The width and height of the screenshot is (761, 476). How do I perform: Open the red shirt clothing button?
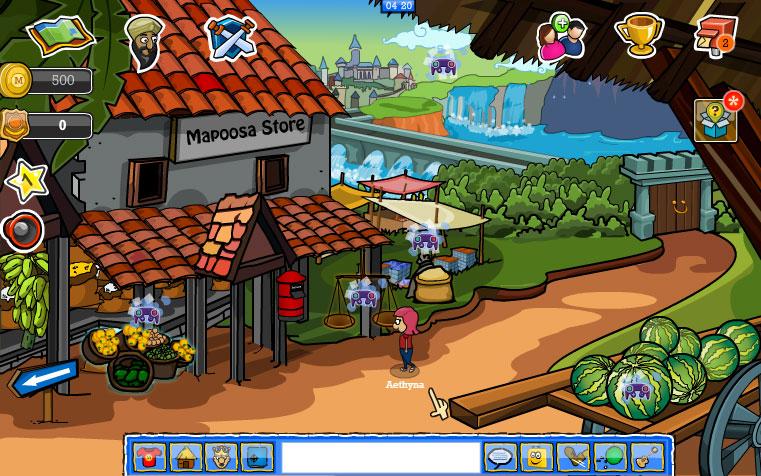151,458
